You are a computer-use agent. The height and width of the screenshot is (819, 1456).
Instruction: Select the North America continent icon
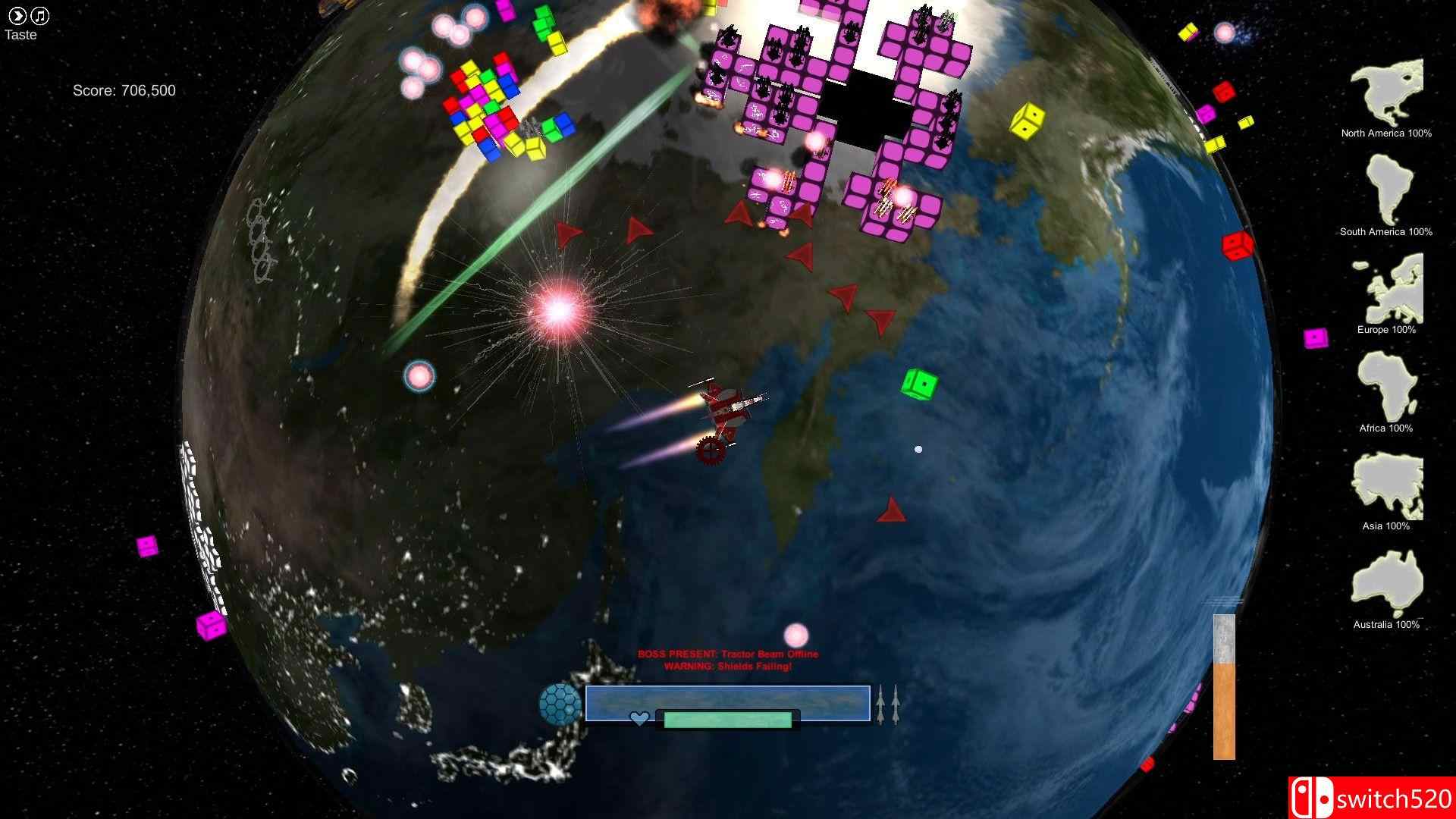[1385, 91]
